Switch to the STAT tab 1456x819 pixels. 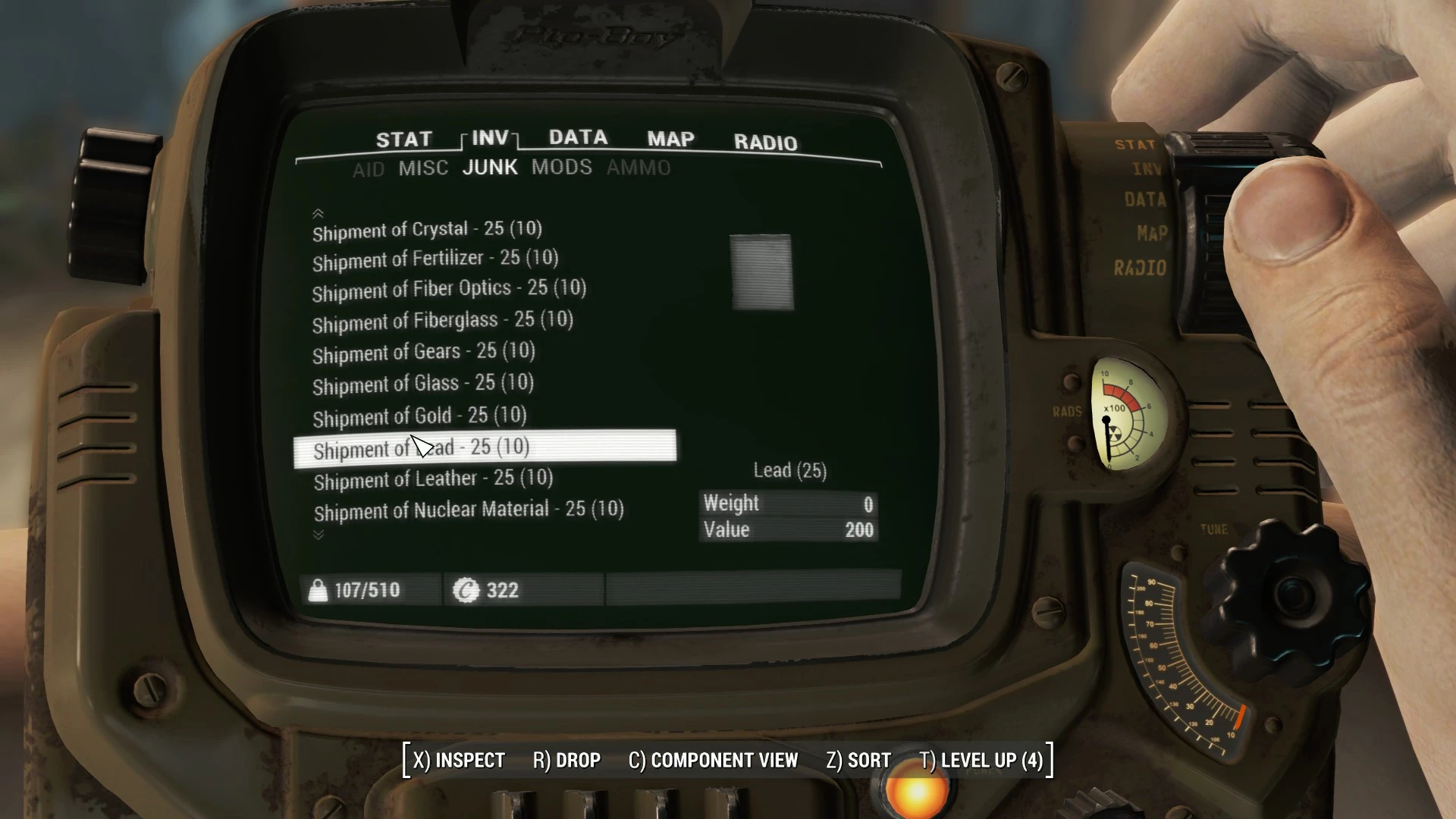pyautogui.click(x=403, y=140)
